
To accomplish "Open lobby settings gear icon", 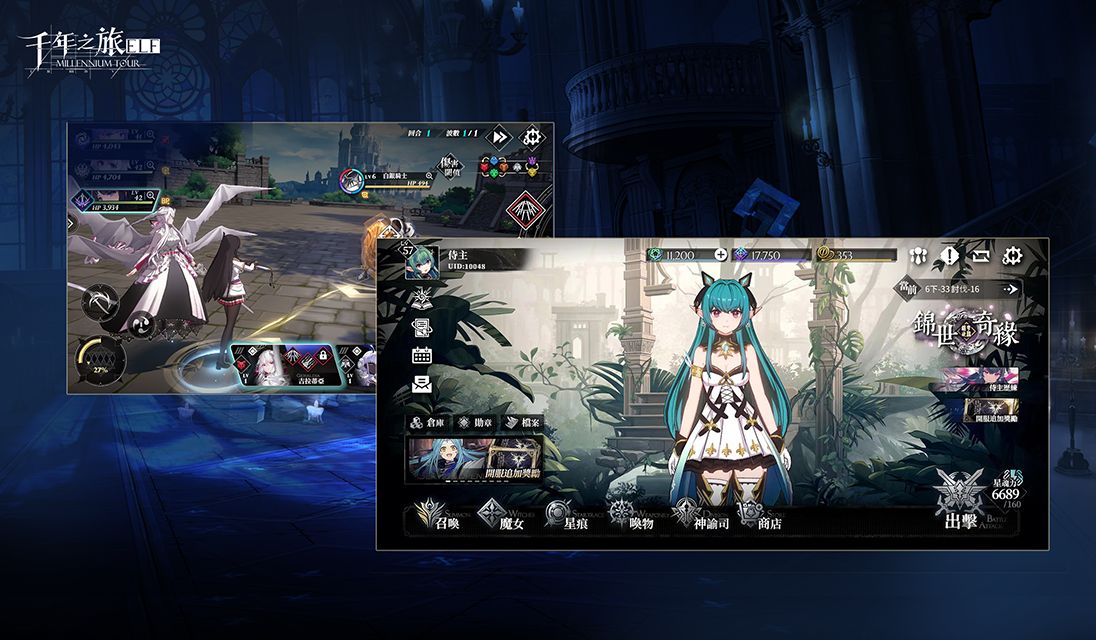I will [x=1012, y=256].
